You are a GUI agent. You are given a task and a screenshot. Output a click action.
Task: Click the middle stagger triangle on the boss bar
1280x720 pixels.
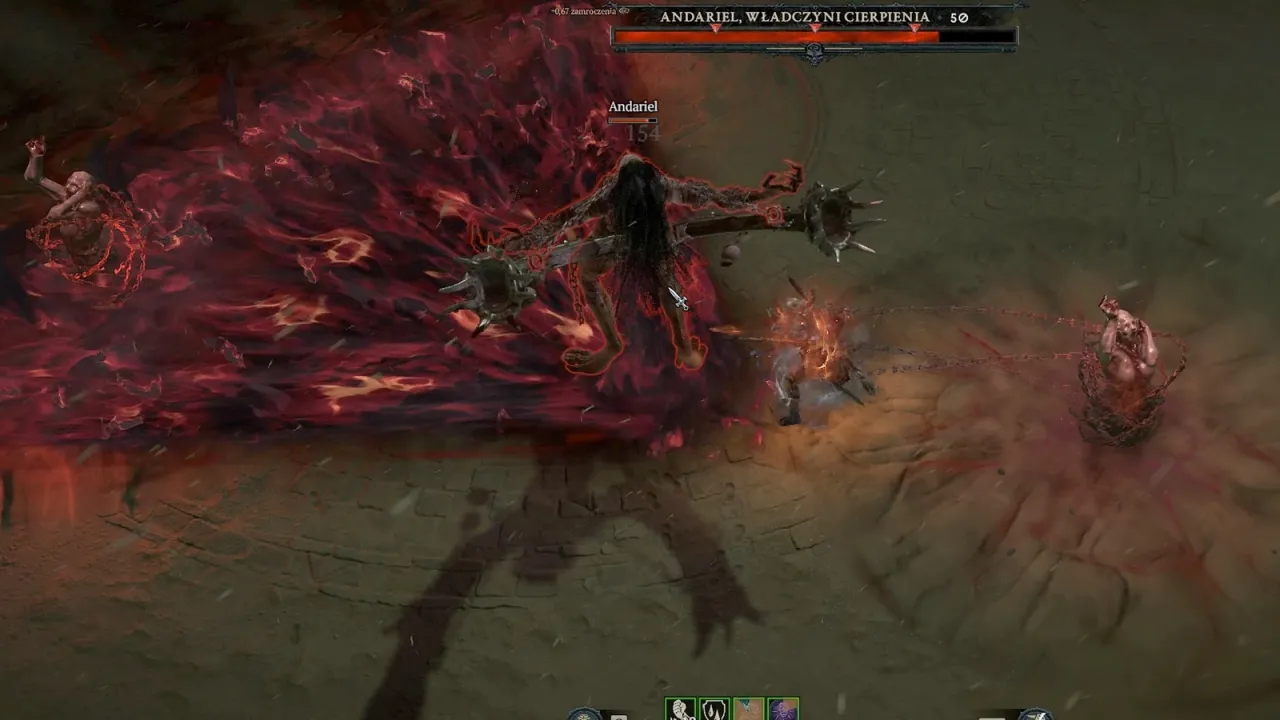pos(816,28)
